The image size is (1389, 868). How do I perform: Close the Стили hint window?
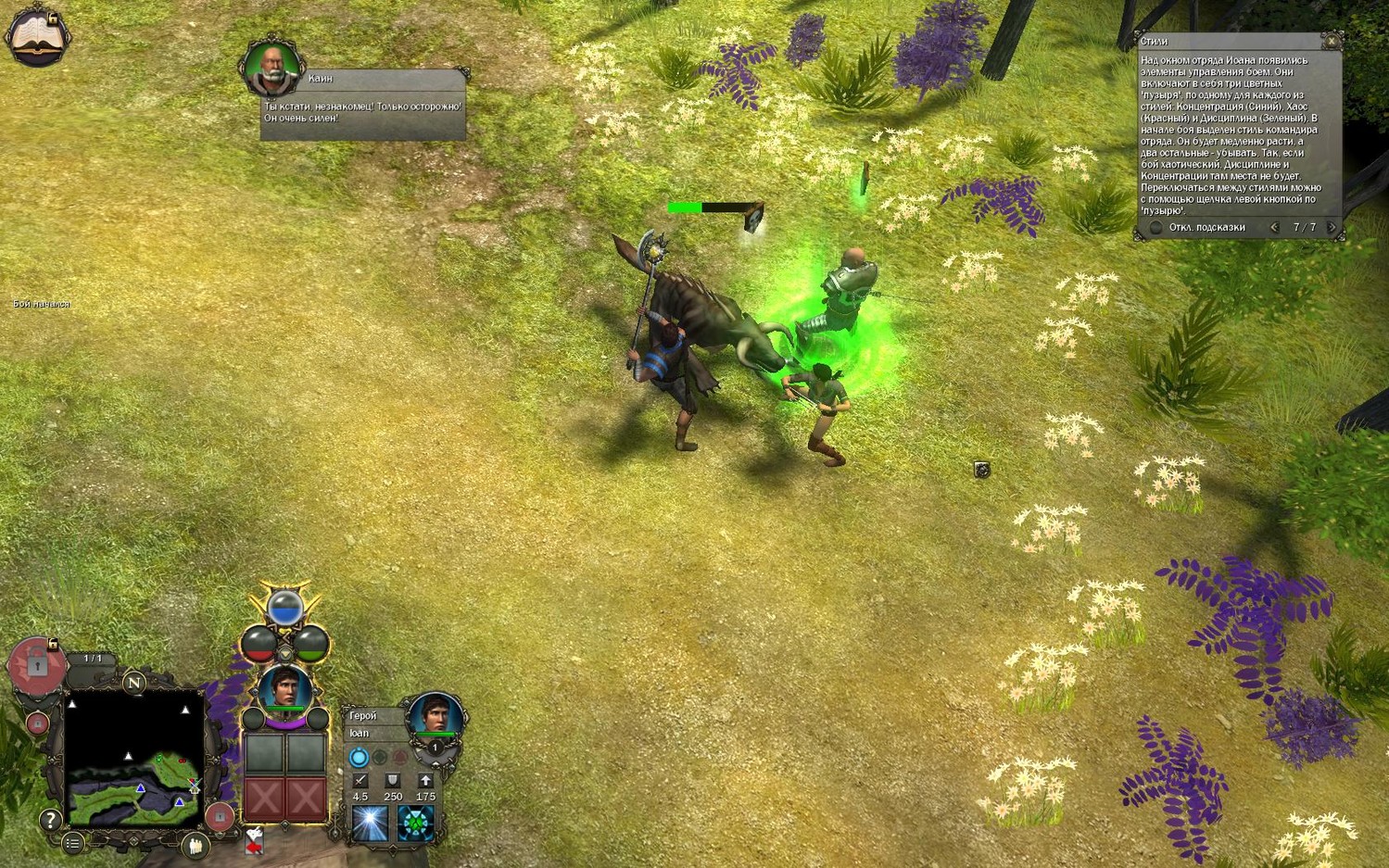(x=1332, y=42)
